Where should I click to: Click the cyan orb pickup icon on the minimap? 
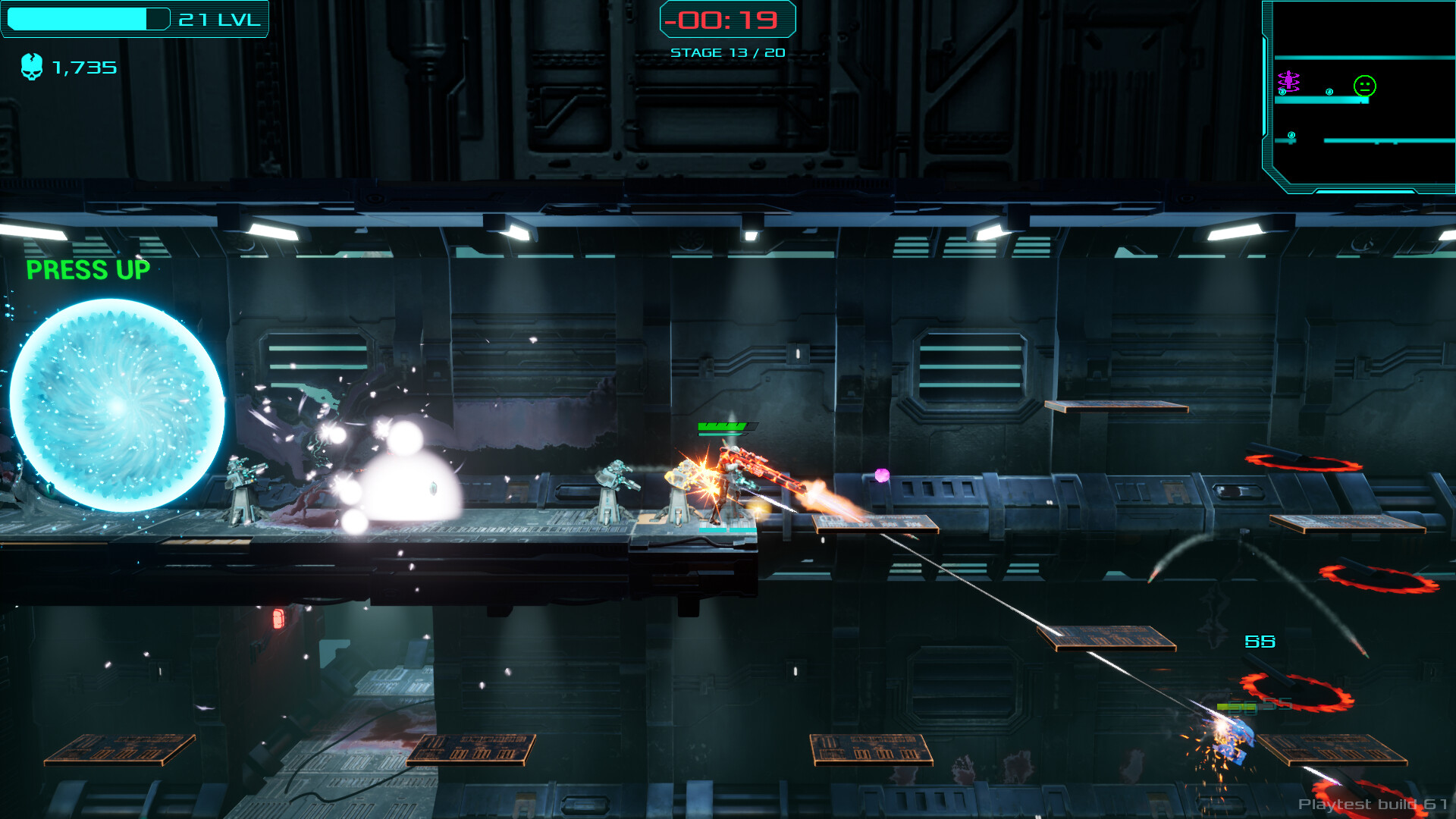(1329, 91)
